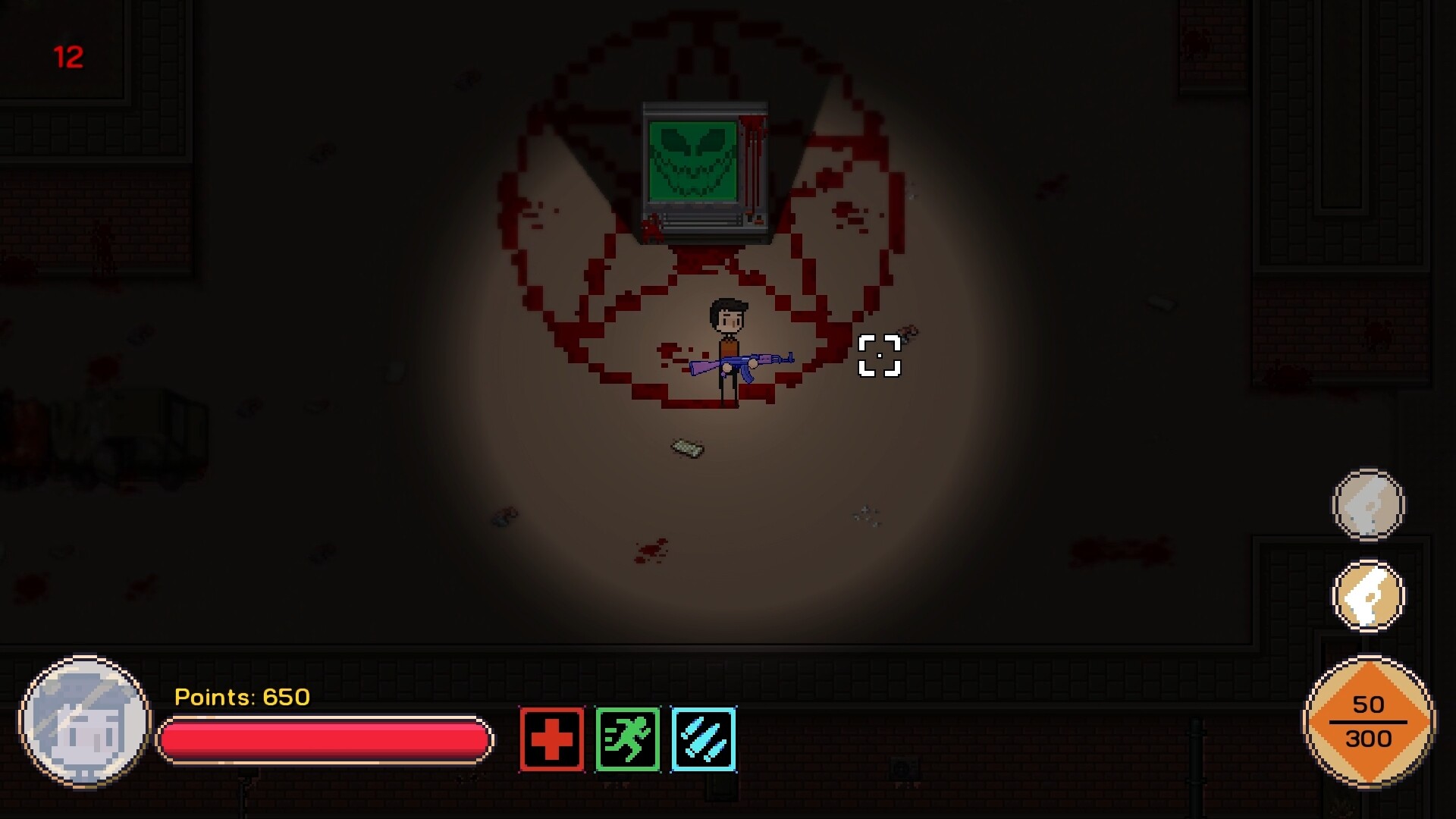Screen dimensions: 1456x819
Task: Select the grayed-out rifle weapon slot icon
Action: [1368, 504]
